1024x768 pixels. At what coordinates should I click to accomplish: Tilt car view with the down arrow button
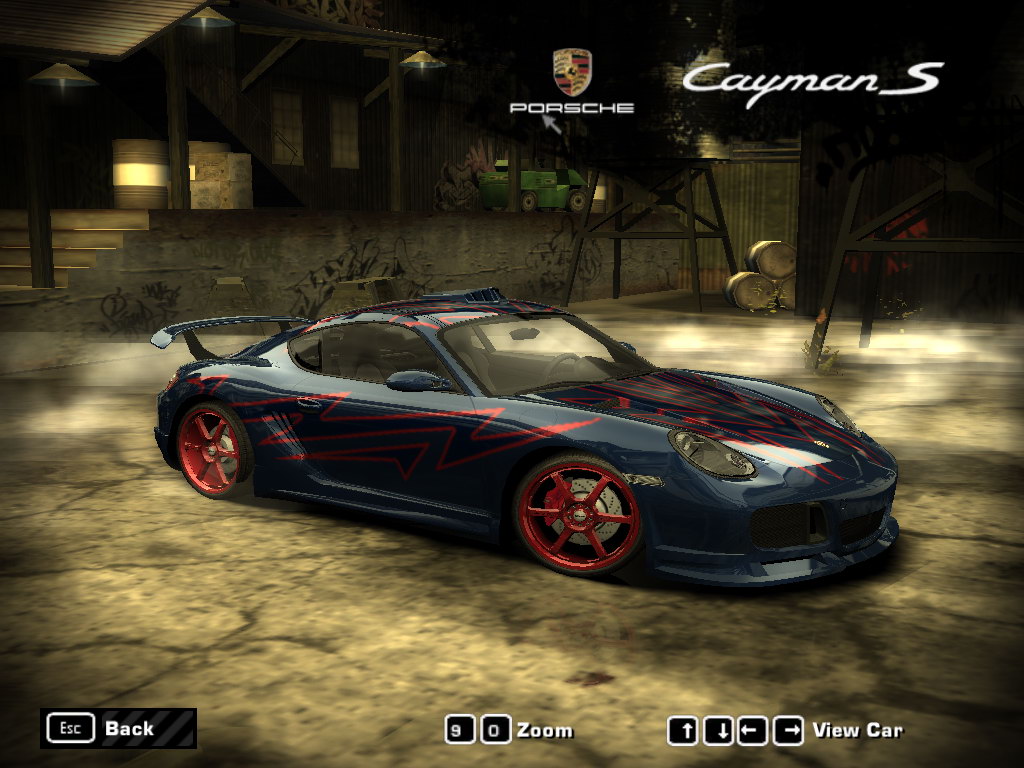[x=718, y=731]
